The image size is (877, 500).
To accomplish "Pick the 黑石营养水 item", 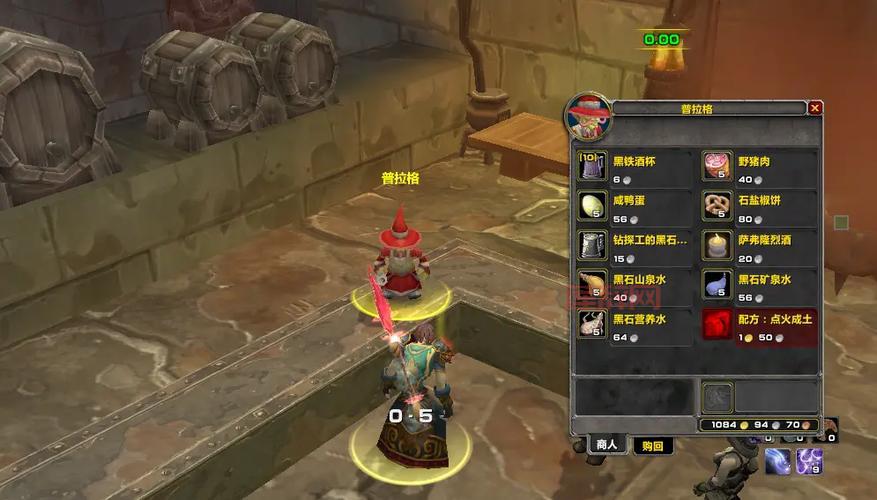I will 593,324.
